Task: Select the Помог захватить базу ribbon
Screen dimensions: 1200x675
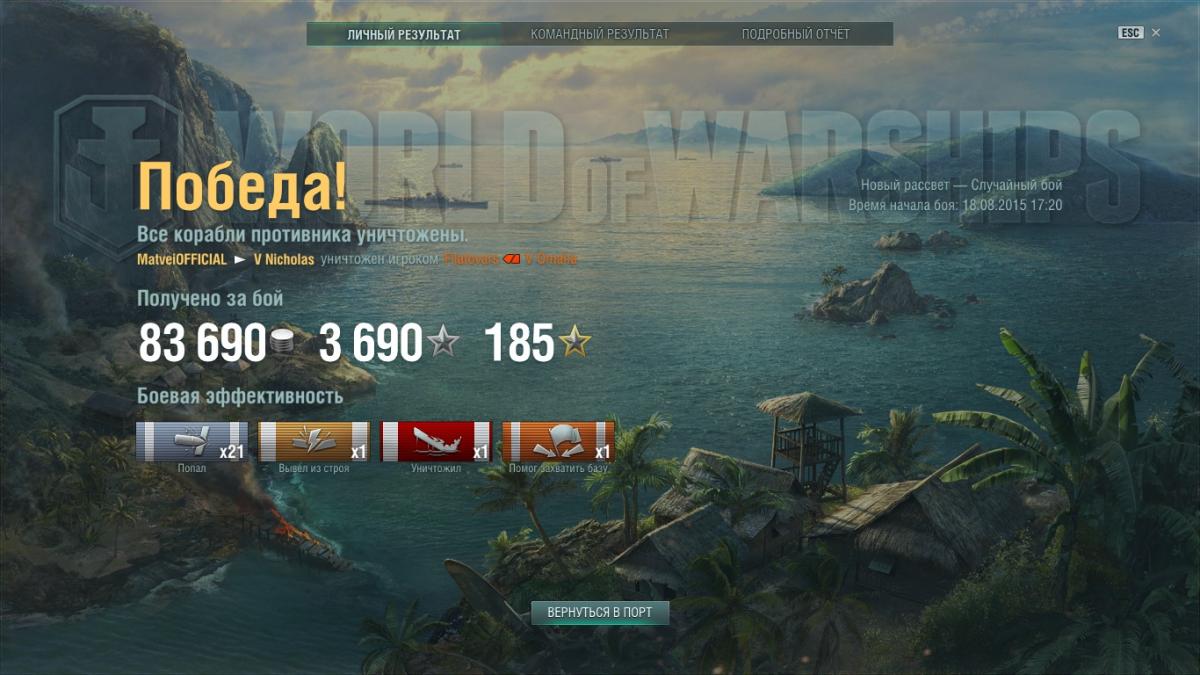Action: (558, 442)
